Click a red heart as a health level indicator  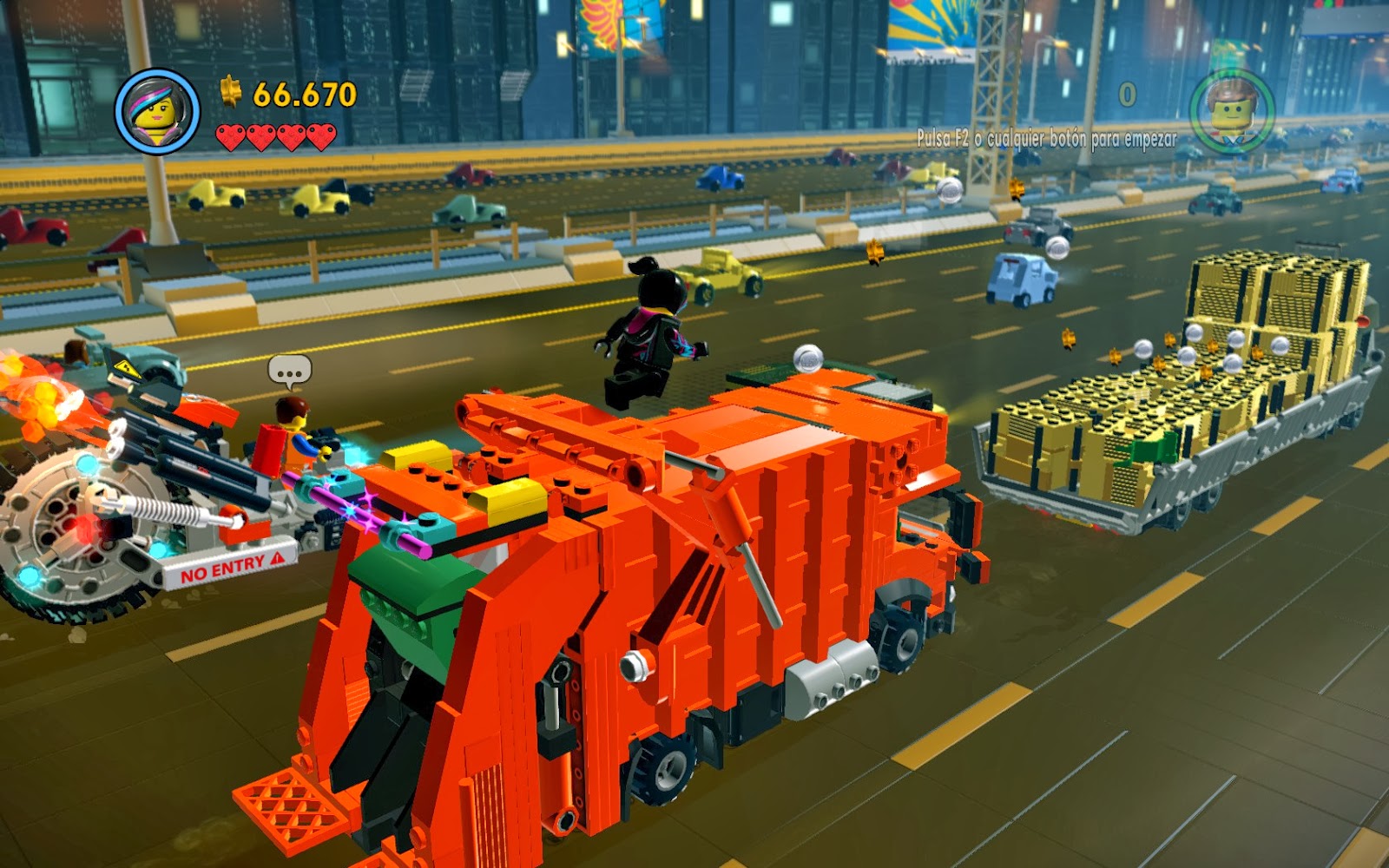pos(230,136)
